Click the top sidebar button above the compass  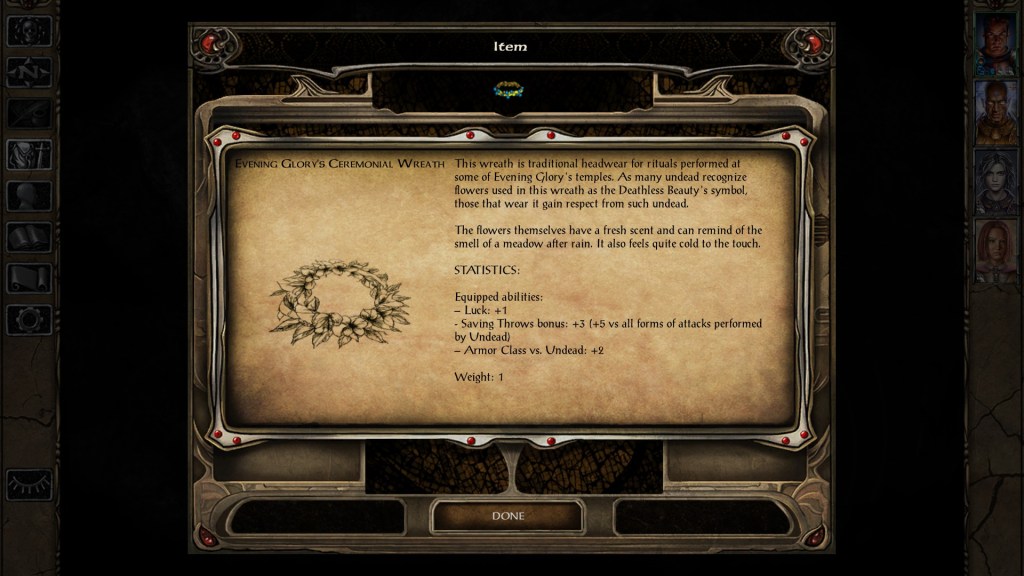pyautogui.click(x=29, y=31)
